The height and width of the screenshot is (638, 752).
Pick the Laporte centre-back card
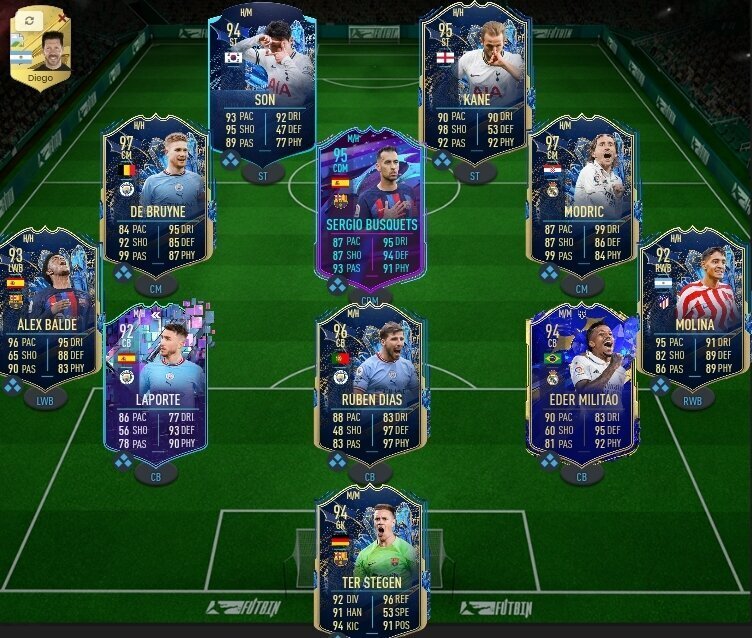155,385
